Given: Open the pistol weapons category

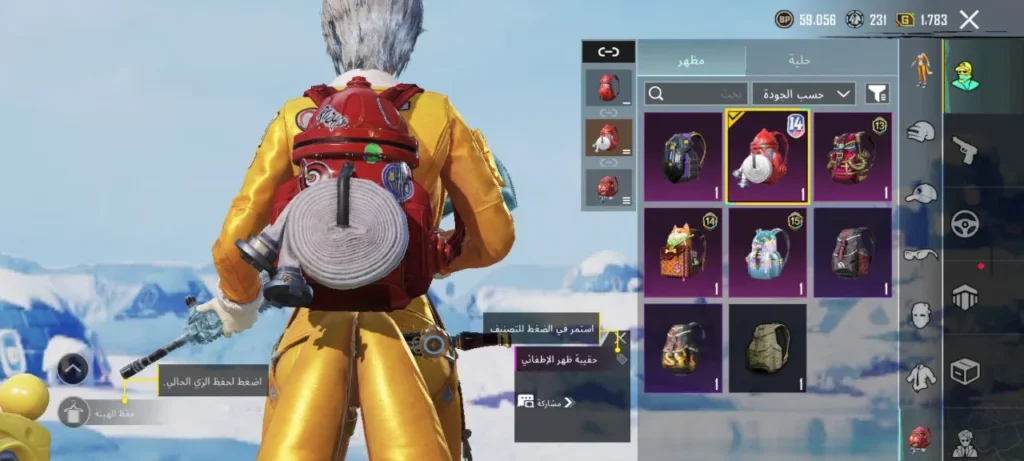Looking at the screenshot, I should click(964, 150).
